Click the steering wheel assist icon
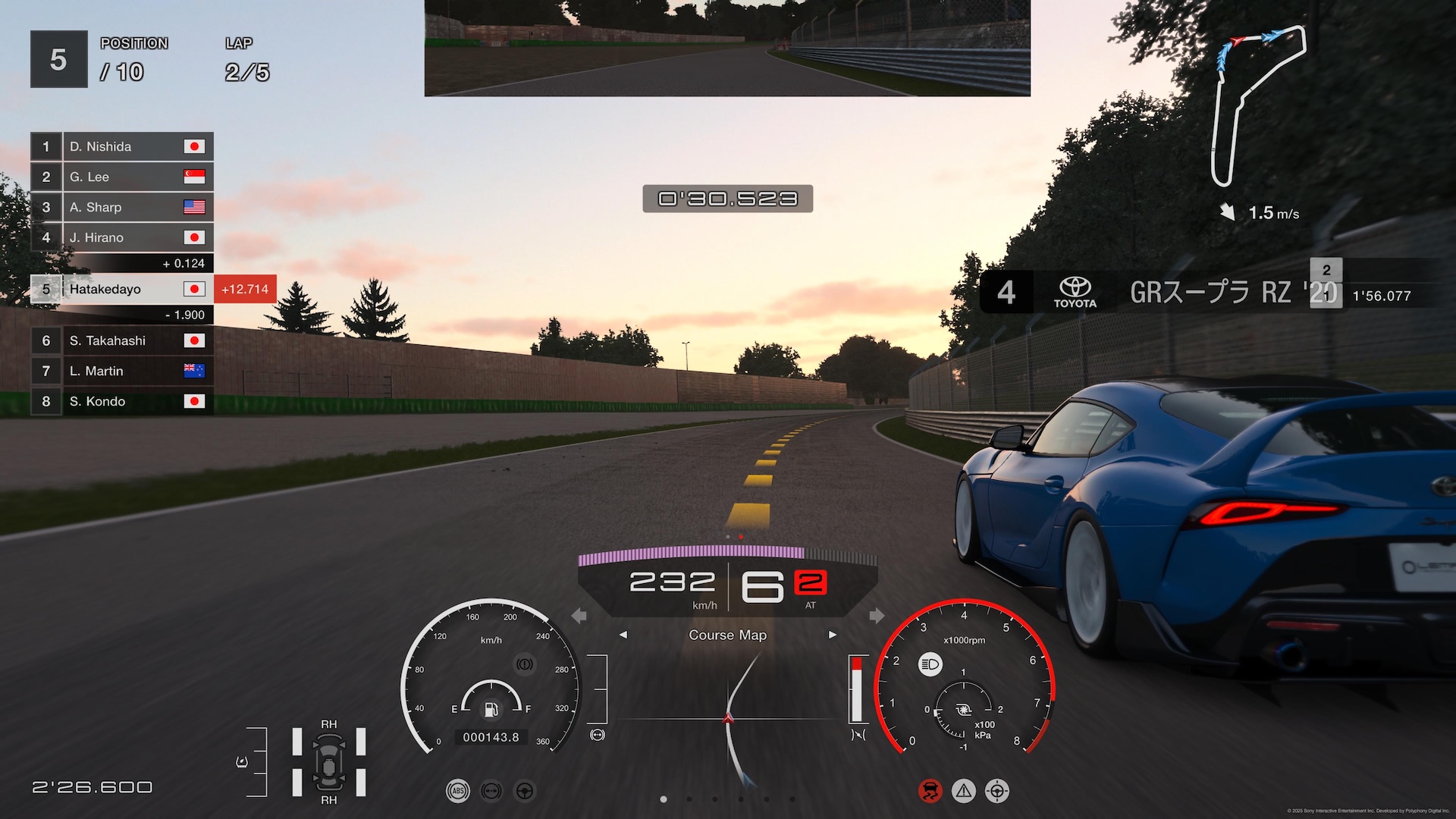This screenshot has height=819, width=1456. click(x=525, y=791)
